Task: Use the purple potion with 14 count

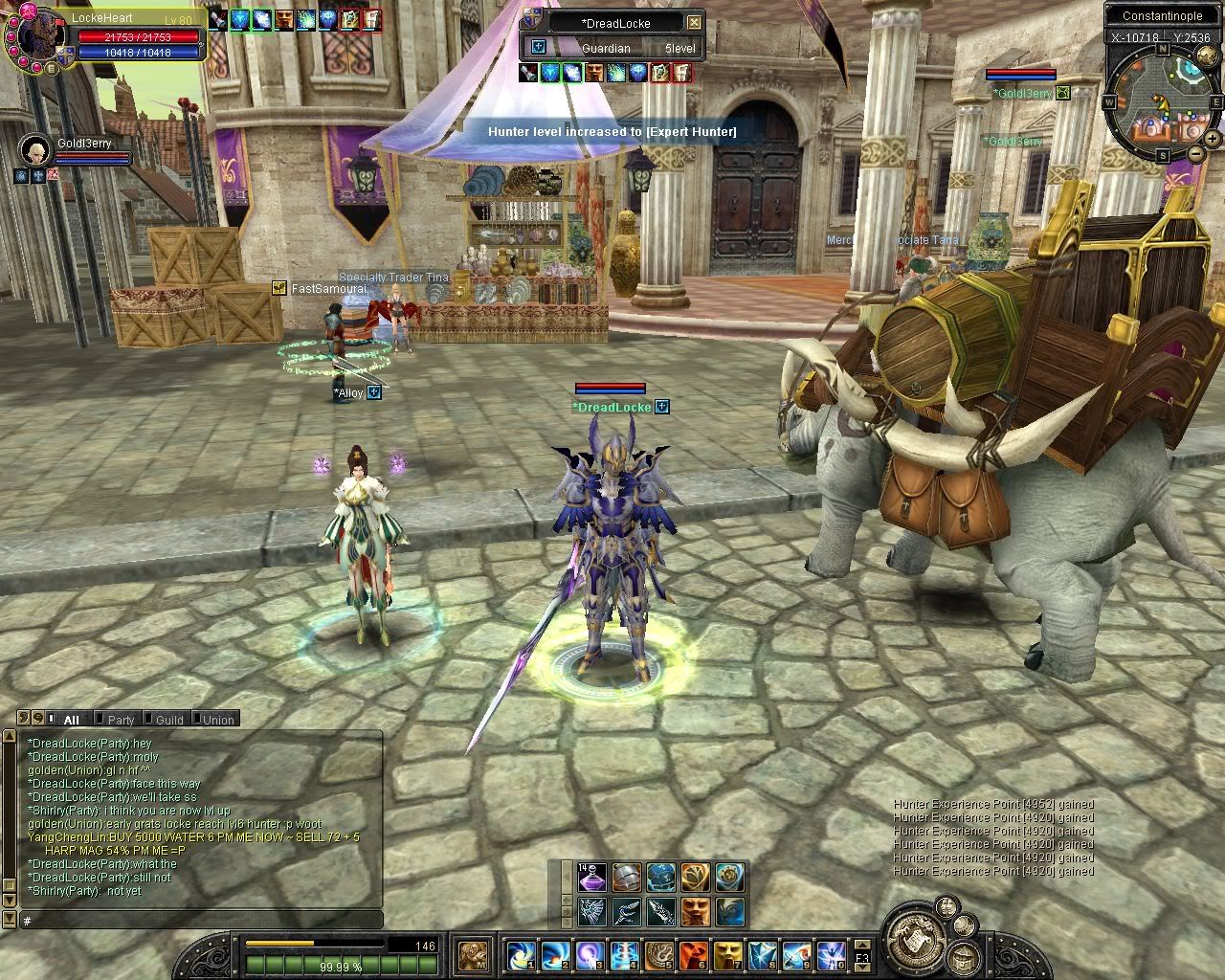Action: (590, 877)
